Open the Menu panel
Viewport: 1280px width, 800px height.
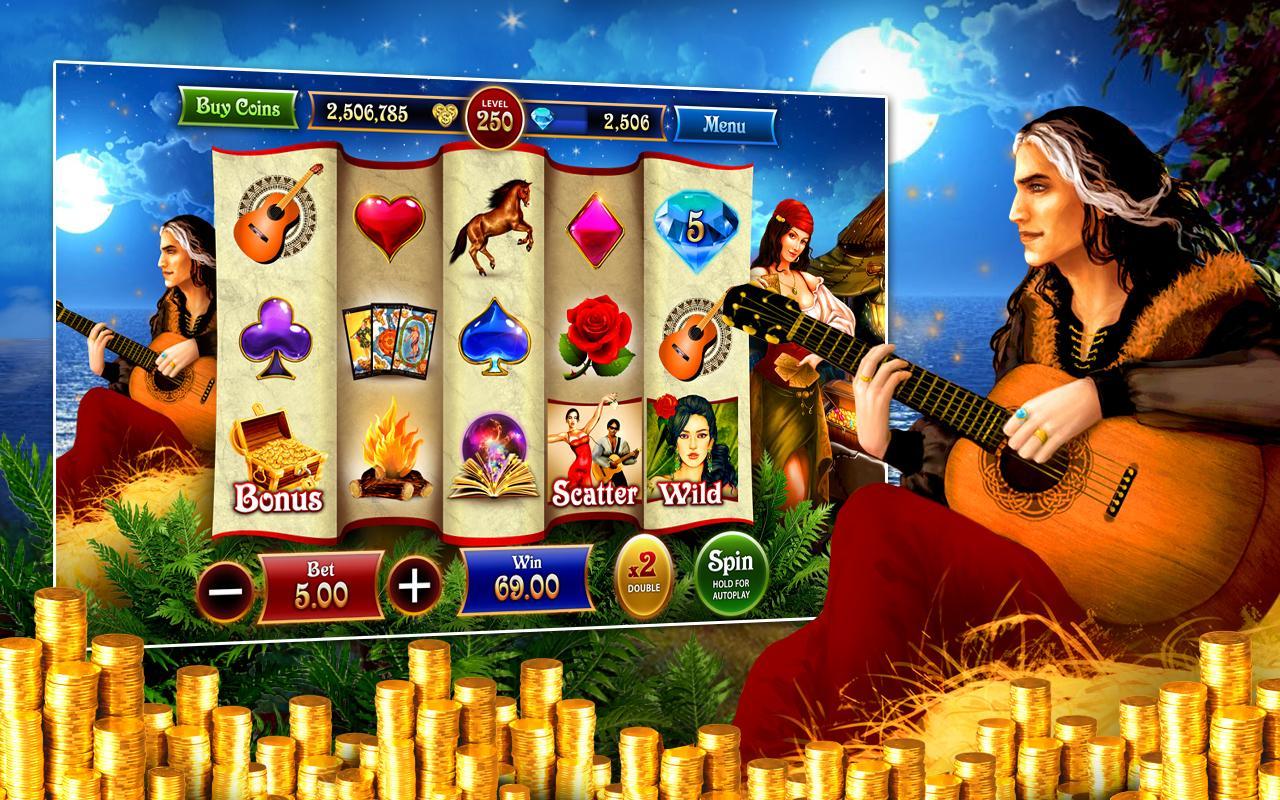click(724, 124)
